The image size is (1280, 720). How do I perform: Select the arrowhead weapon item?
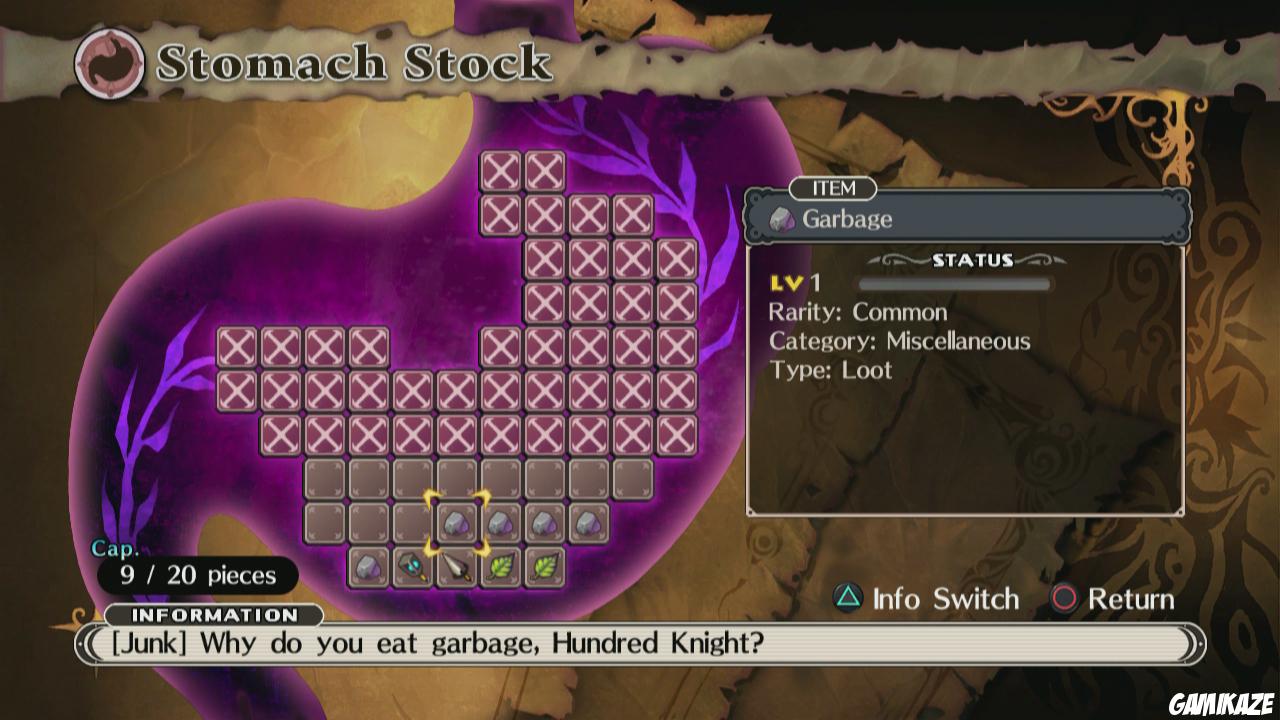456,567
